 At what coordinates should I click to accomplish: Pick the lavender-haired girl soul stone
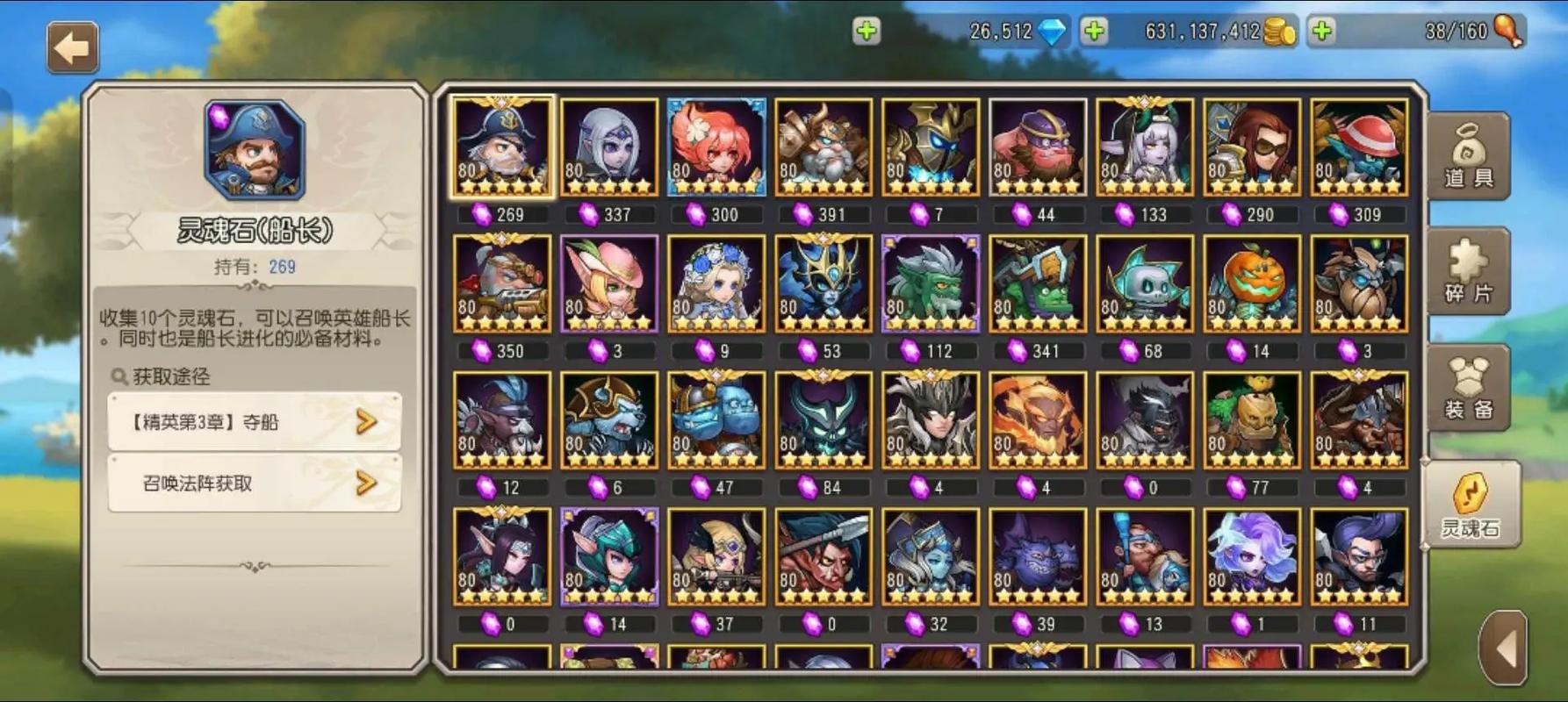[1251, 557]
